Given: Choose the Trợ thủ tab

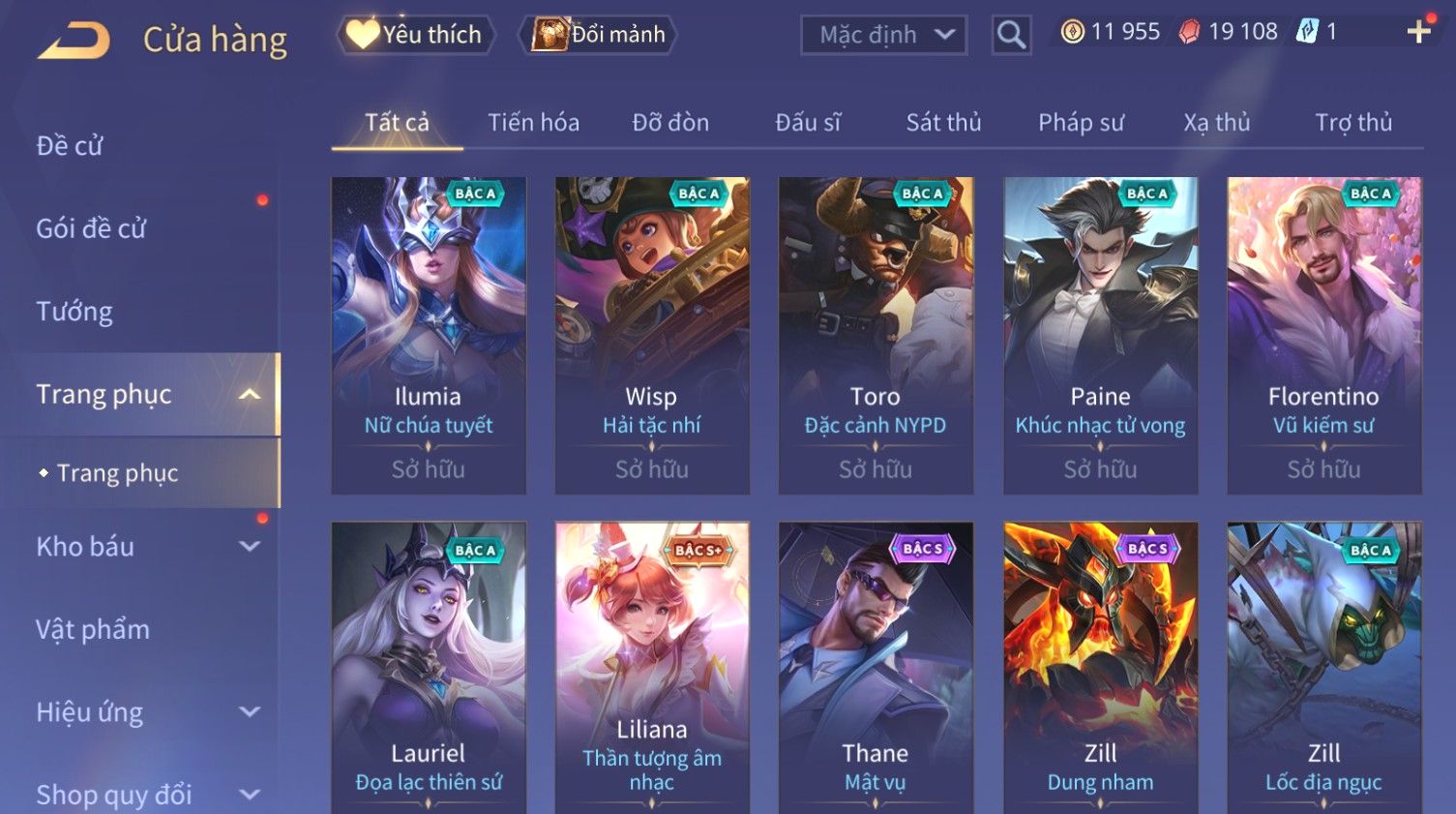Looking at the screenshot, I should pyautogui.click(x=1352, y=123).
